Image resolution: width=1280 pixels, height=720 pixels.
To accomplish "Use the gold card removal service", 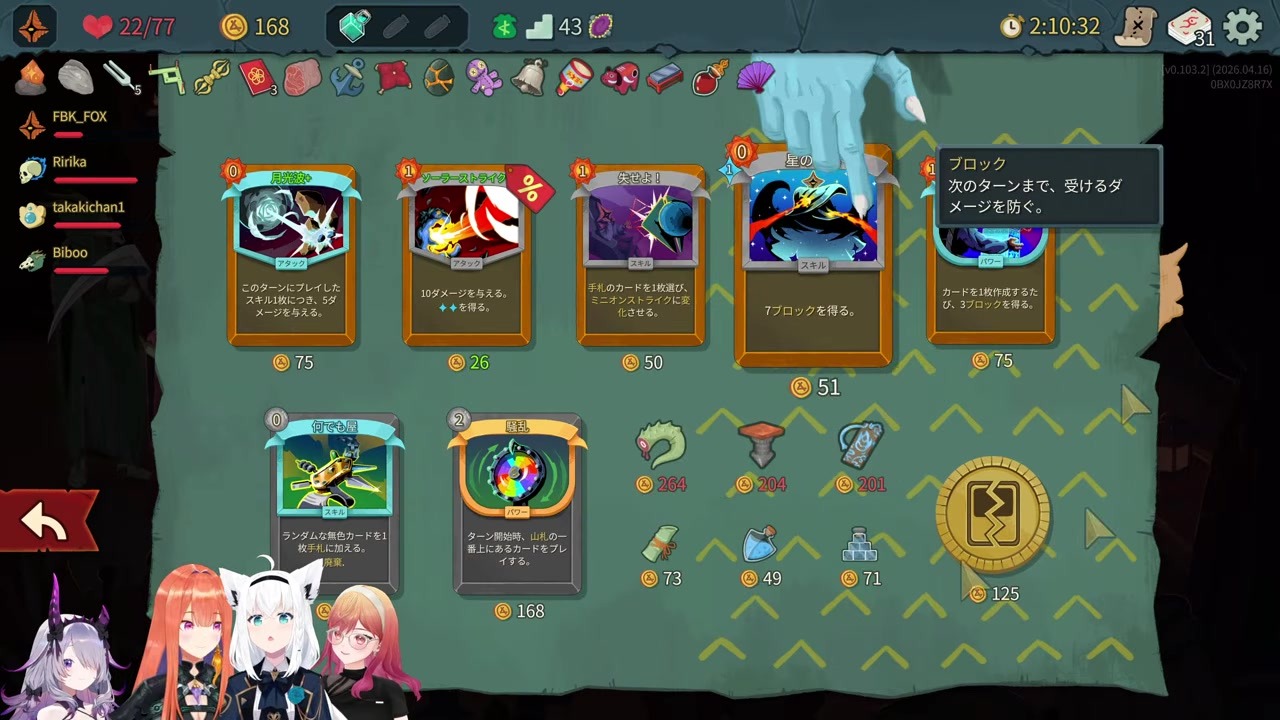I will (992, 515).
